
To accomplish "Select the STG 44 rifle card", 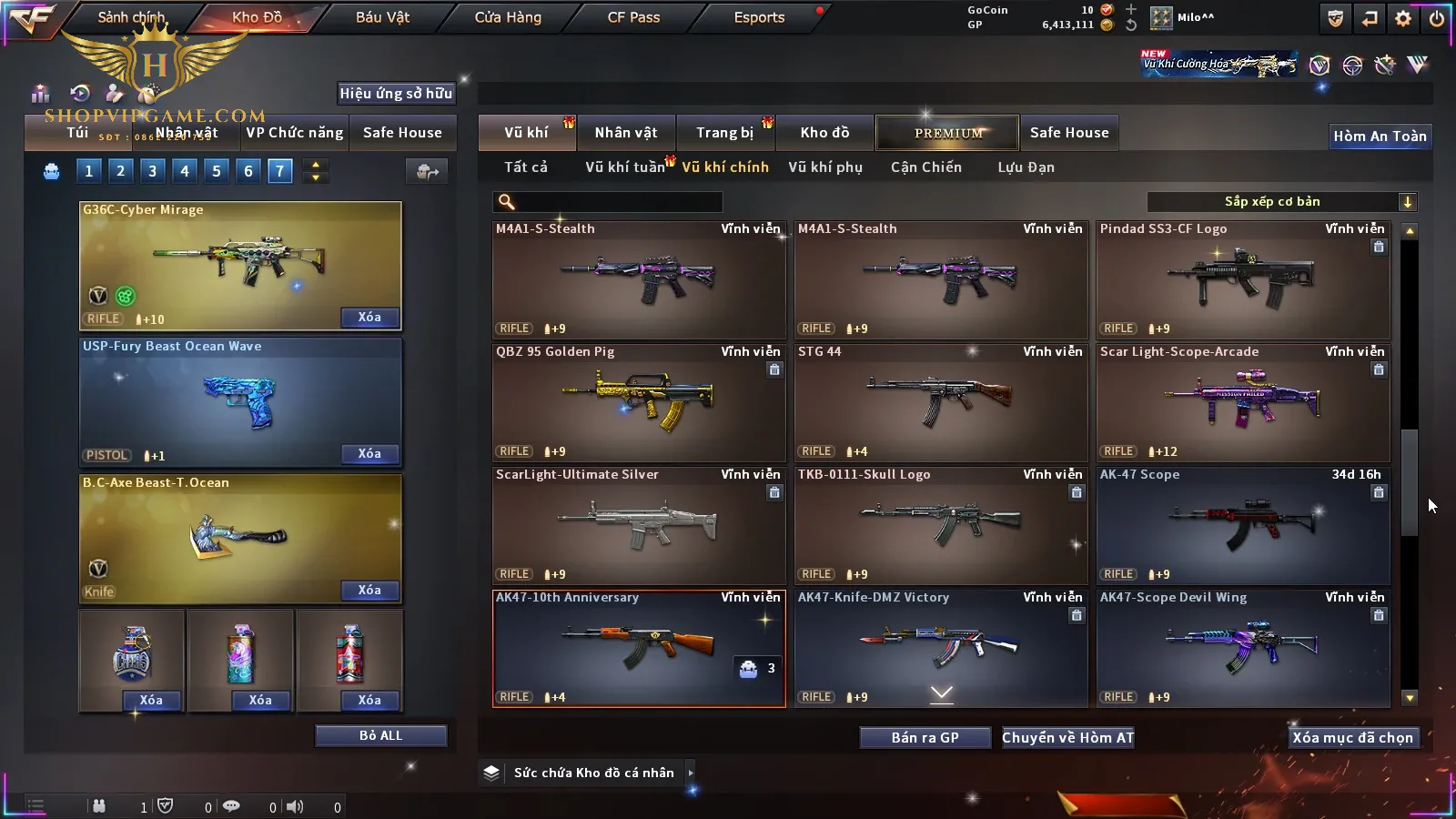I will pos(941,402).
